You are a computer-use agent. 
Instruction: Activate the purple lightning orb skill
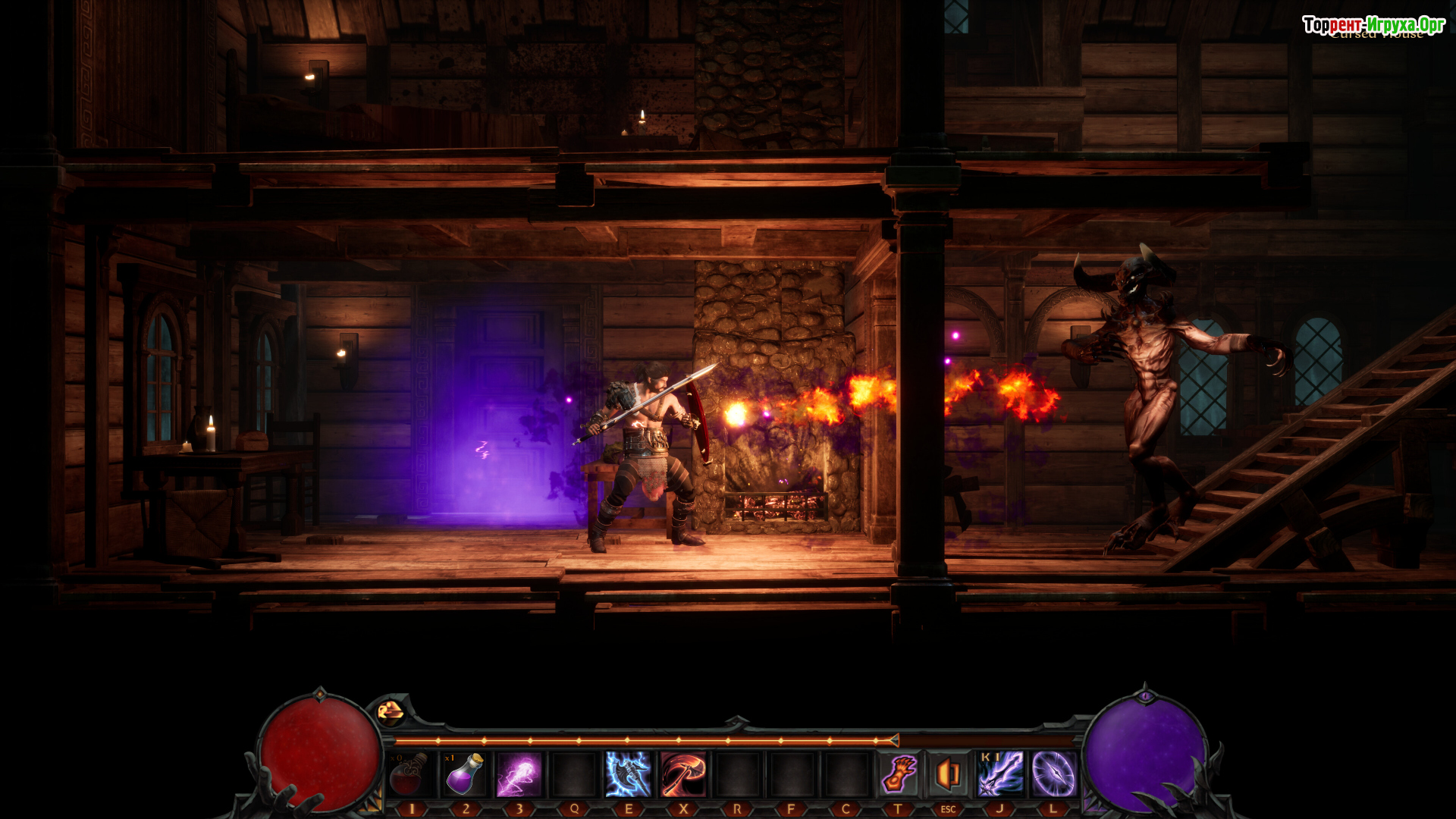tap(519, 774)
